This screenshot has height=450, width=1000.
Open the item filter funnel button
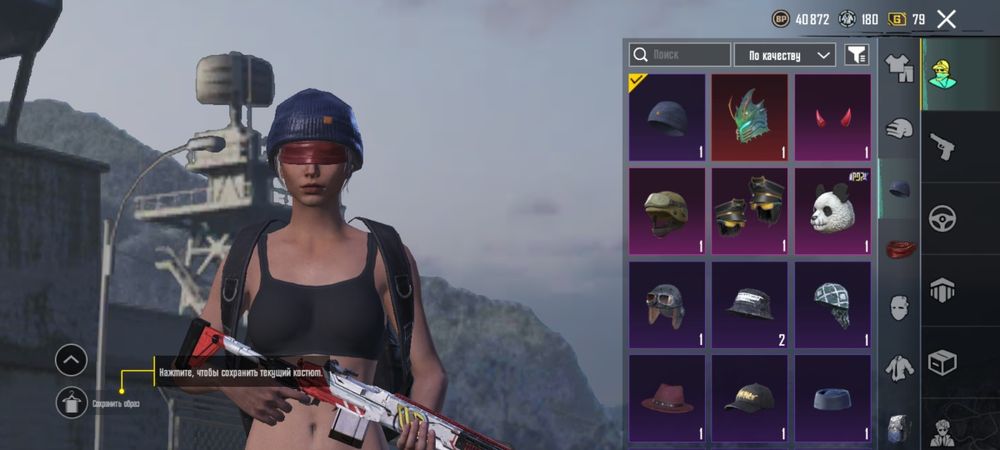coord(856,55)
